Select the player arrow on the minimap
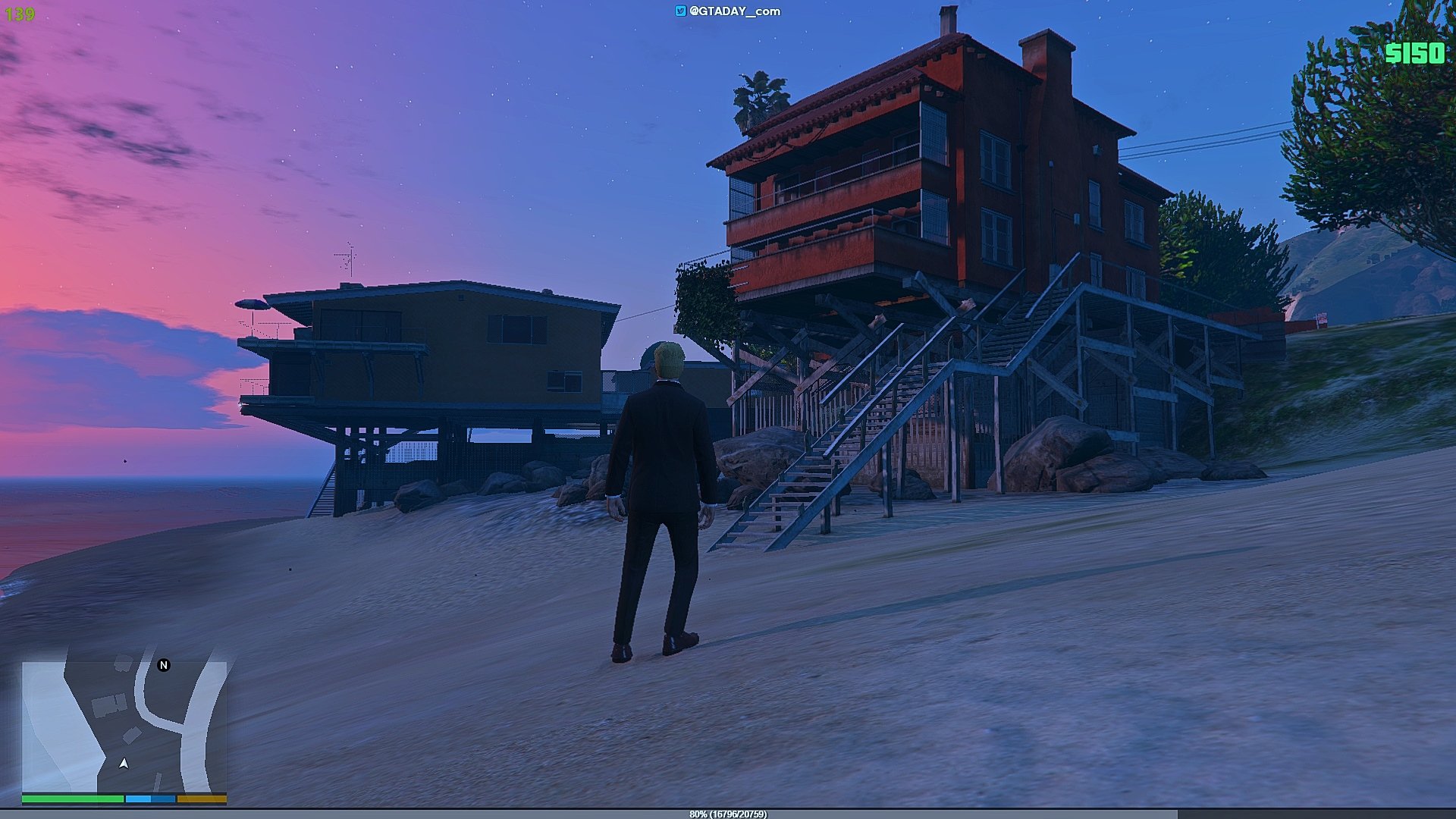The width and height of the screenshot is (1456, 819). pyautogui.click(x=124, y=763)
